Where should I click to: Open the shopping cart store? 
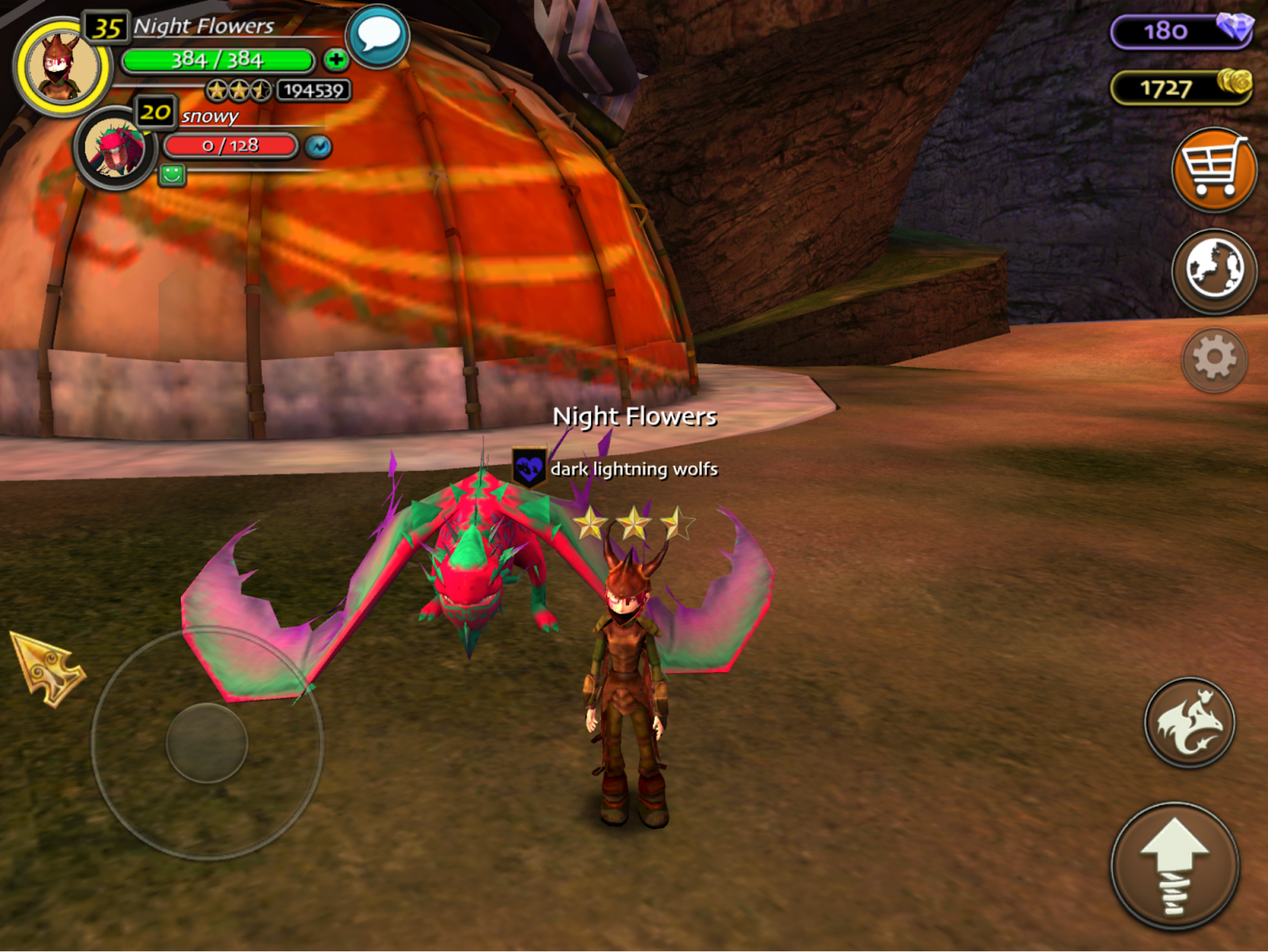1213,169
